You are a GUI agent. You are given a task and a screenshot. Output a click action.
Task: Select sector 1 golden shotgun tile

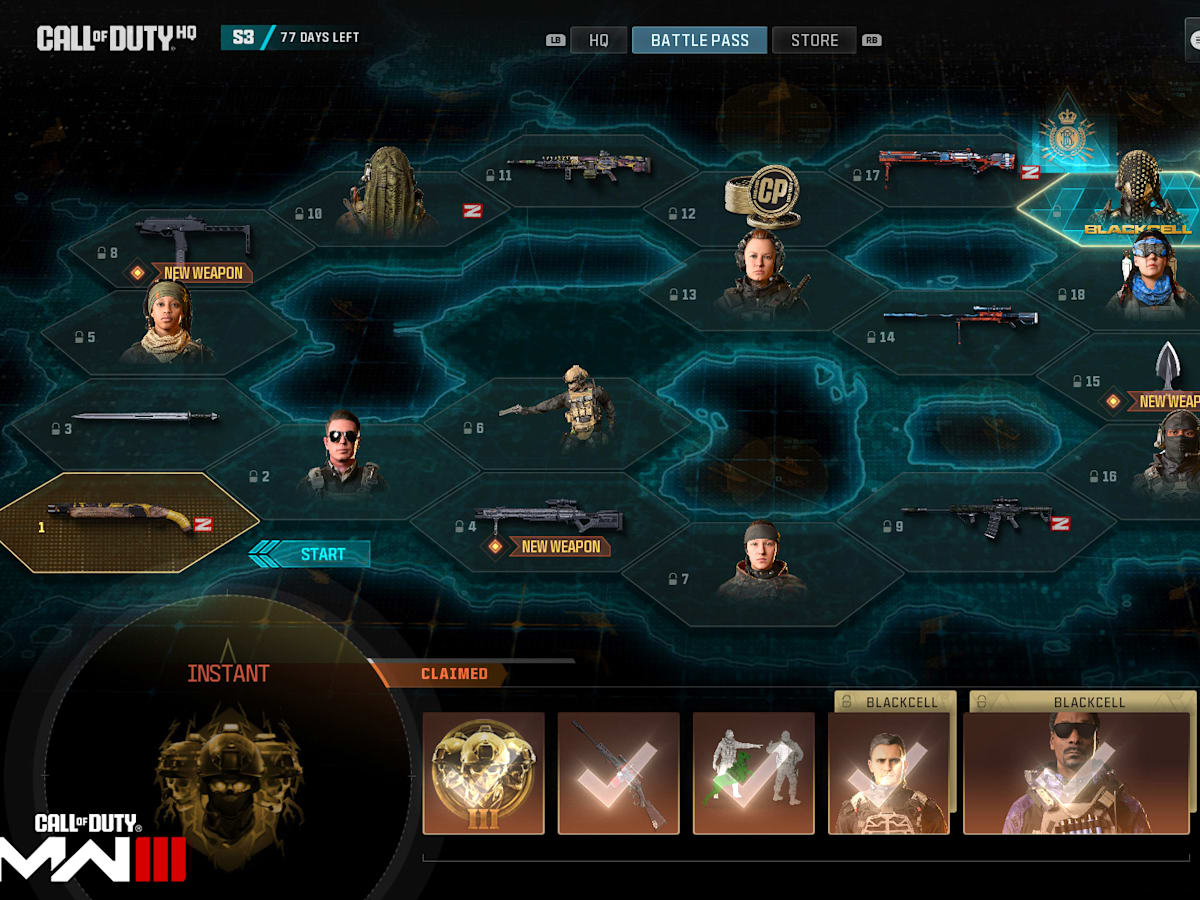point(129,522)
